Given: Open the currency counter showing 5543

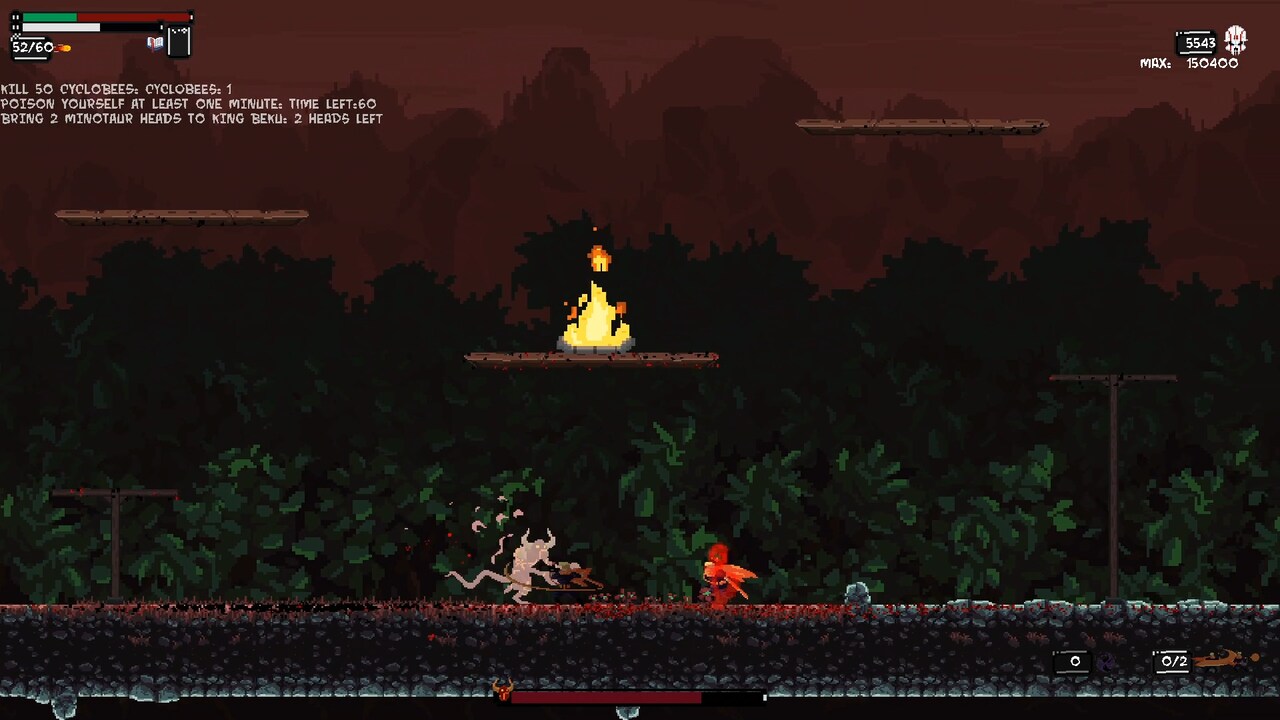Looking at the screenshot, I should click(1196, 43).
